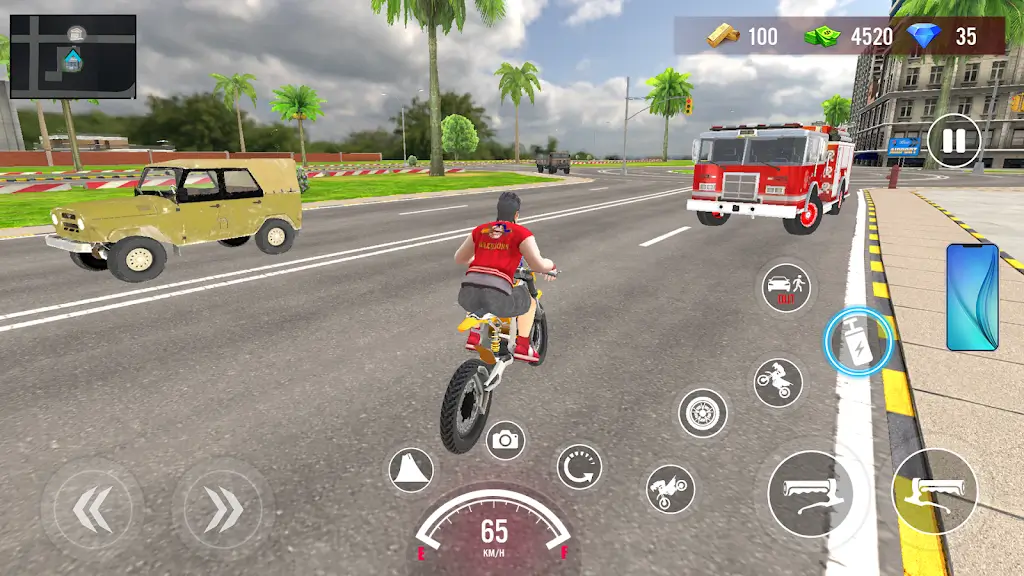Viewport: 1024px width, 576px height.
Task: Tap the camera view button
Action: (x=506, y=439)
